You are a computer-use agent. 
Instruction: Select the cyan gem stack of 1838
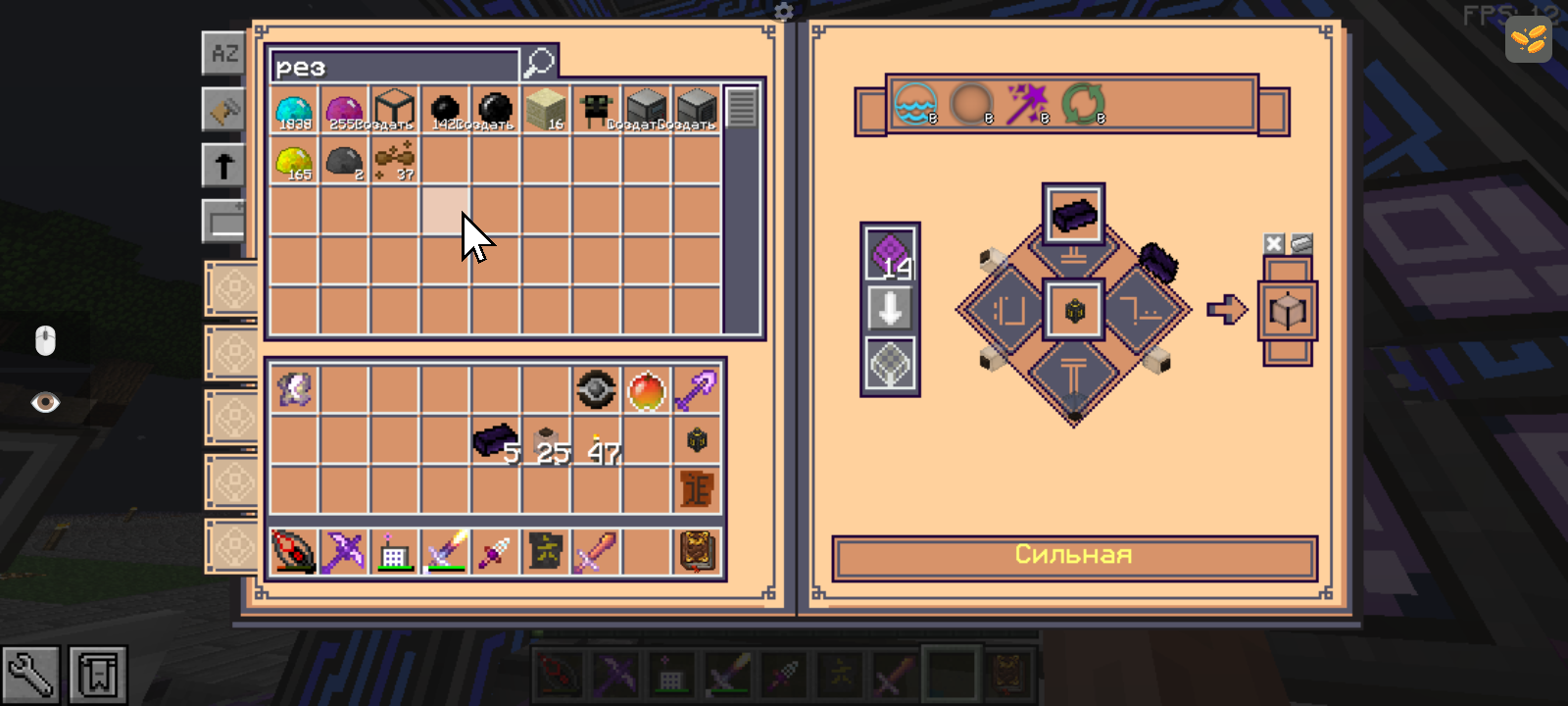[294, 110]
